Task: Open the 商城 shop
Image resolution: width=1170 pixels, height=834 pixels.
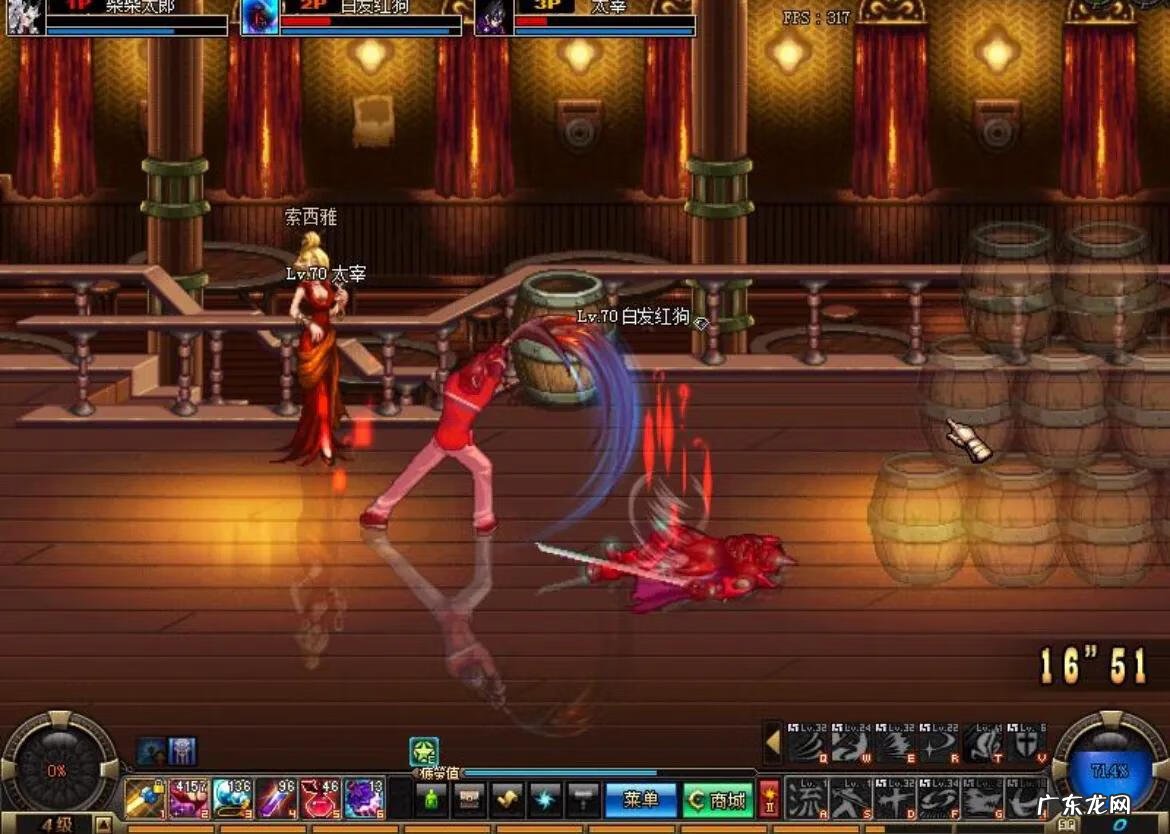Action: point(718,799)
